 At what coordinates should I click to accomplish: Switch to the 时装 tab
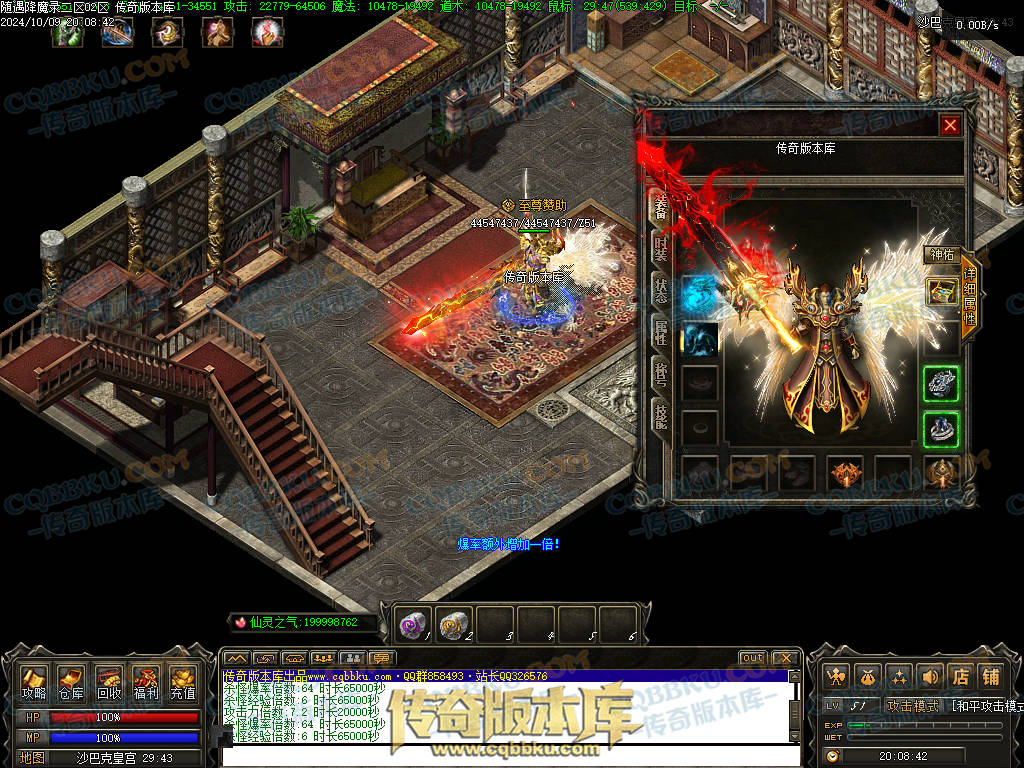661,247
